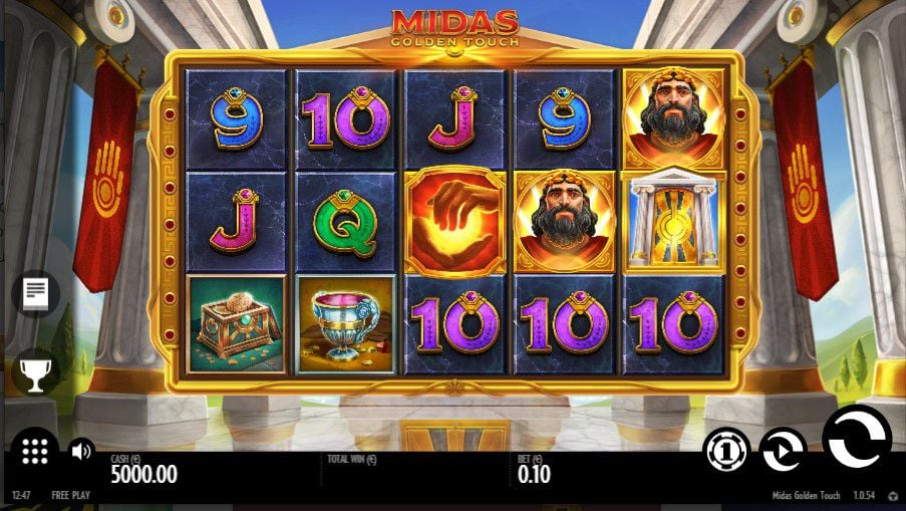Viewport: 906px width, 511px height.
Task: Toggle the sound speaker icon
Action: 81,451
